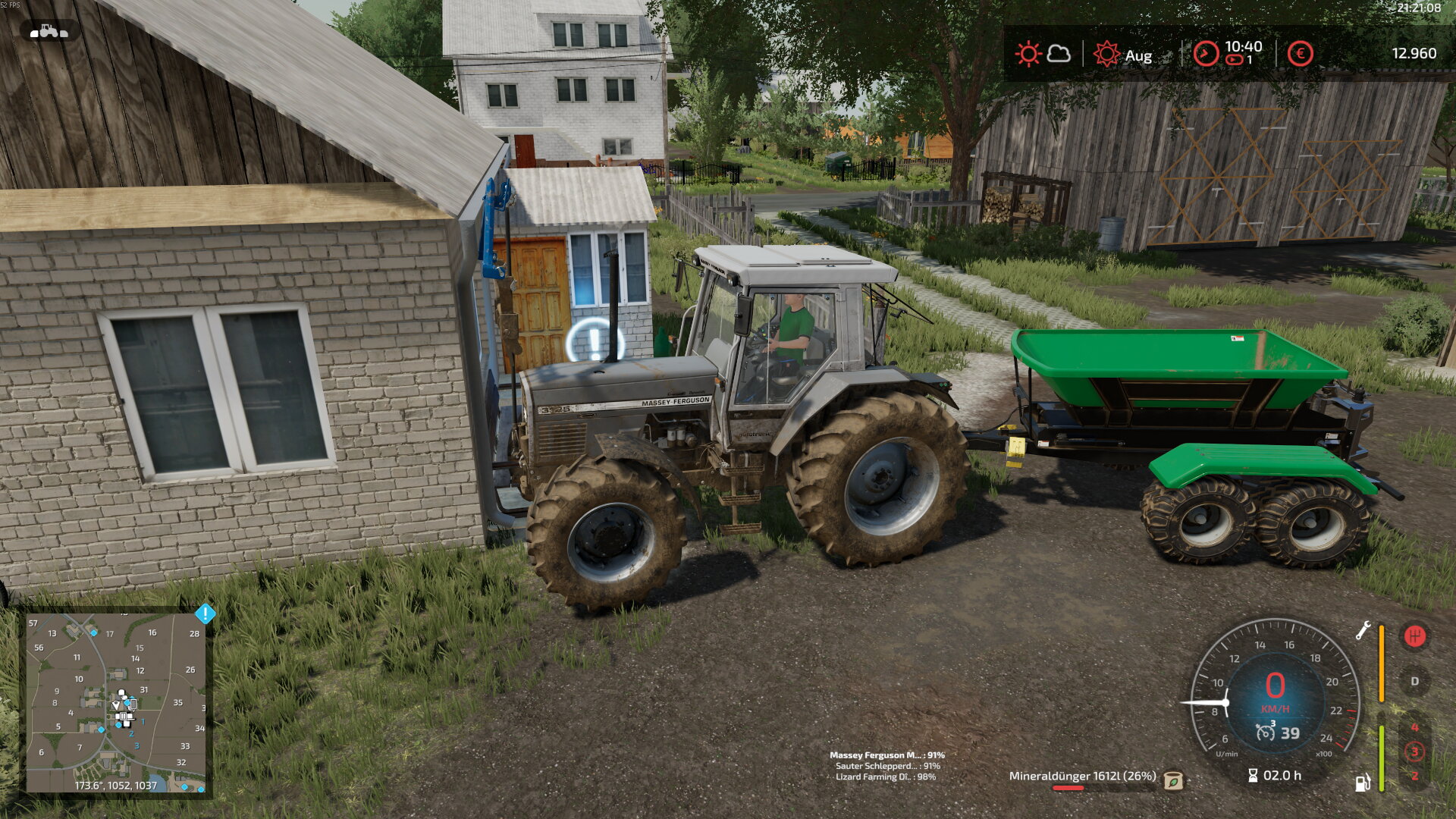Viewport: 1456px width, 819px height.
Task: Select the D drive direction indicator
Action: click(1414, 681)
